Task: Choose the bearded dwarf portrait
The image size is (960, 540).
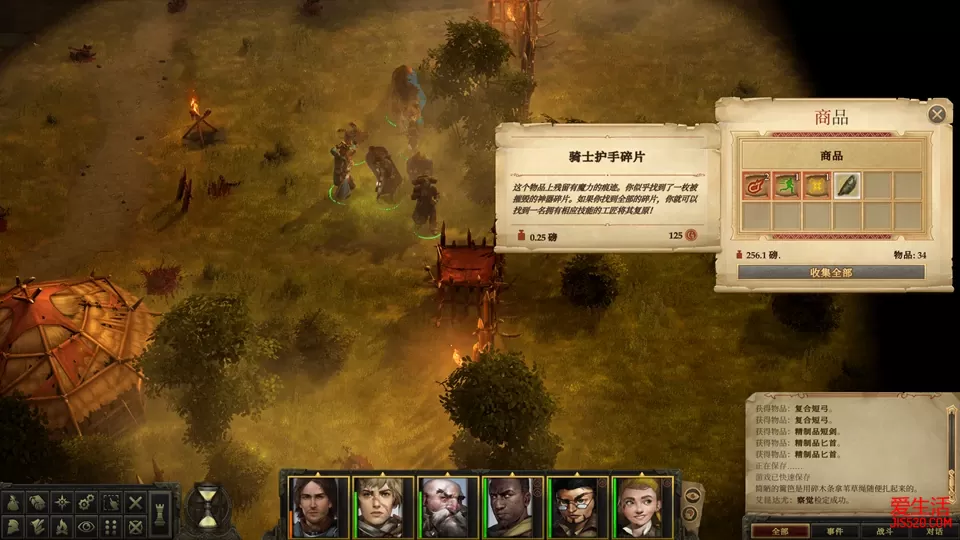Action: coord(447,505)
